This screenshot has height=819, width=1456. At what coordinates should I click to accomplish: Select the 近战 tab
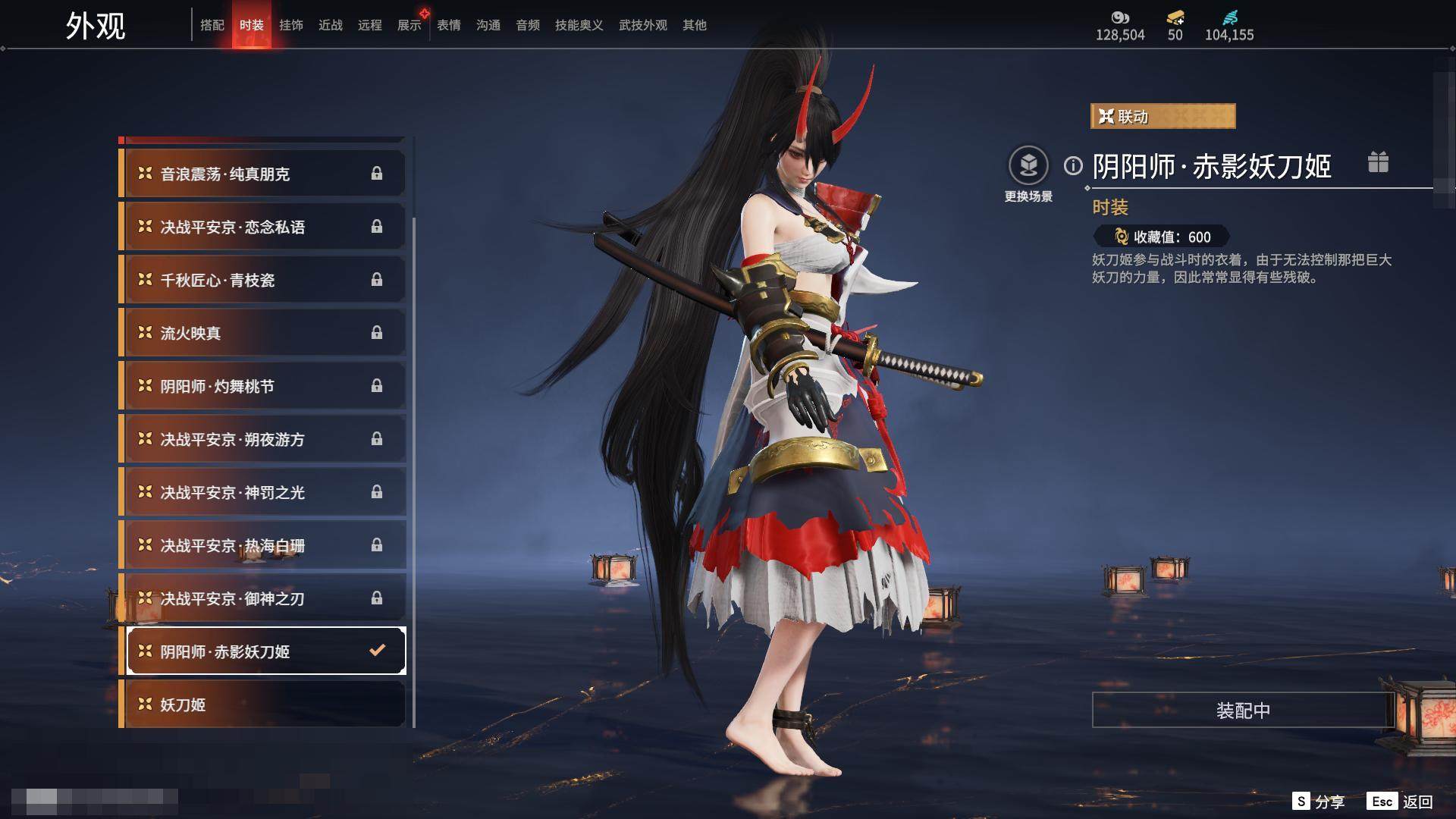pyautogui.click(x=331, y=25)
